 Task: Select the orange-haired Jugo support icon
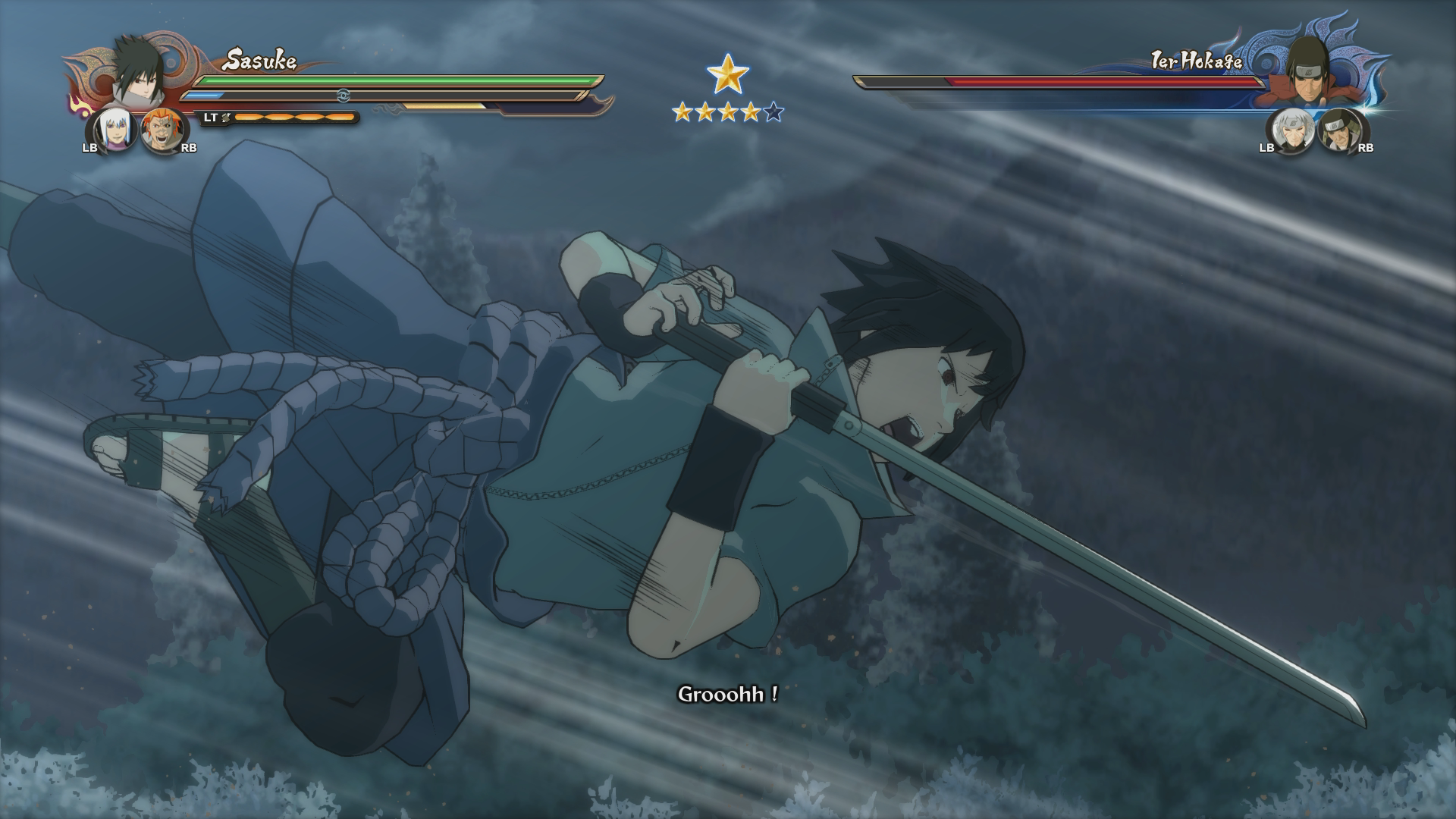point(161,131)
